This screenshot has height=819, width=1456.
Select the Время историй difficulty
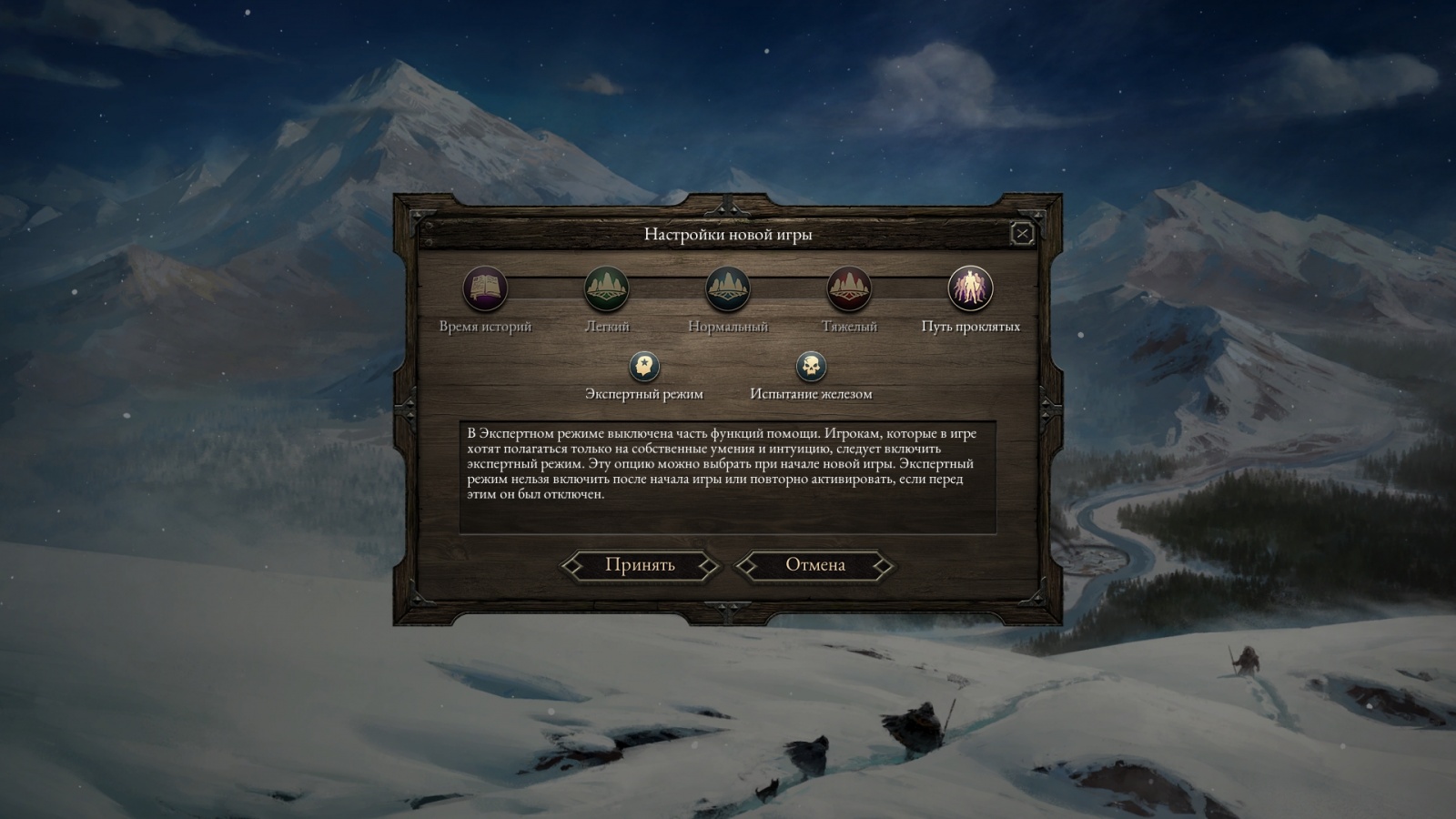pyautogui.click(x=485, y=289)
